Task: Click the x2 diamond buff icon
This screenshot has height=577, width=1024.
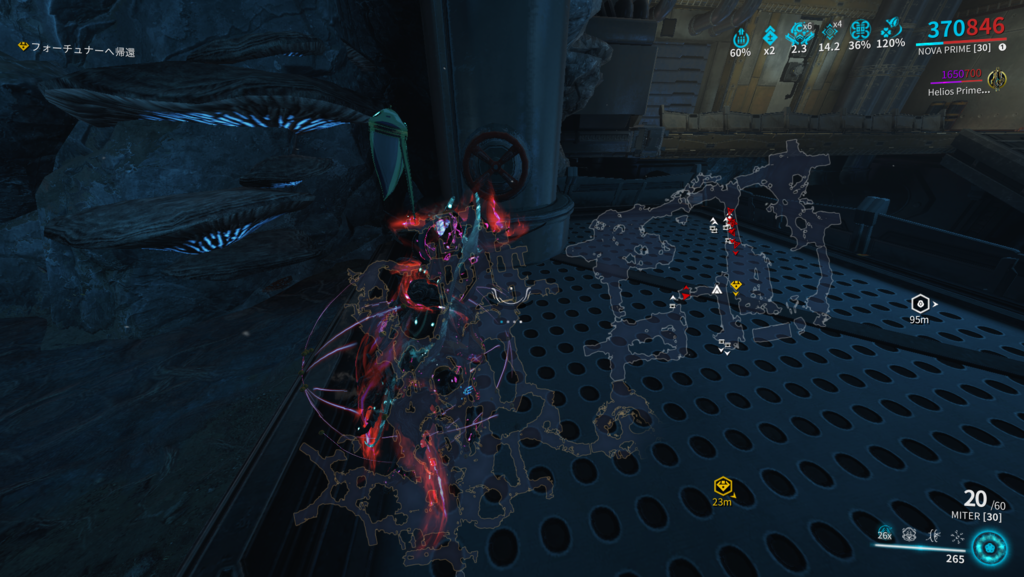Action: [x=770, y=35]
